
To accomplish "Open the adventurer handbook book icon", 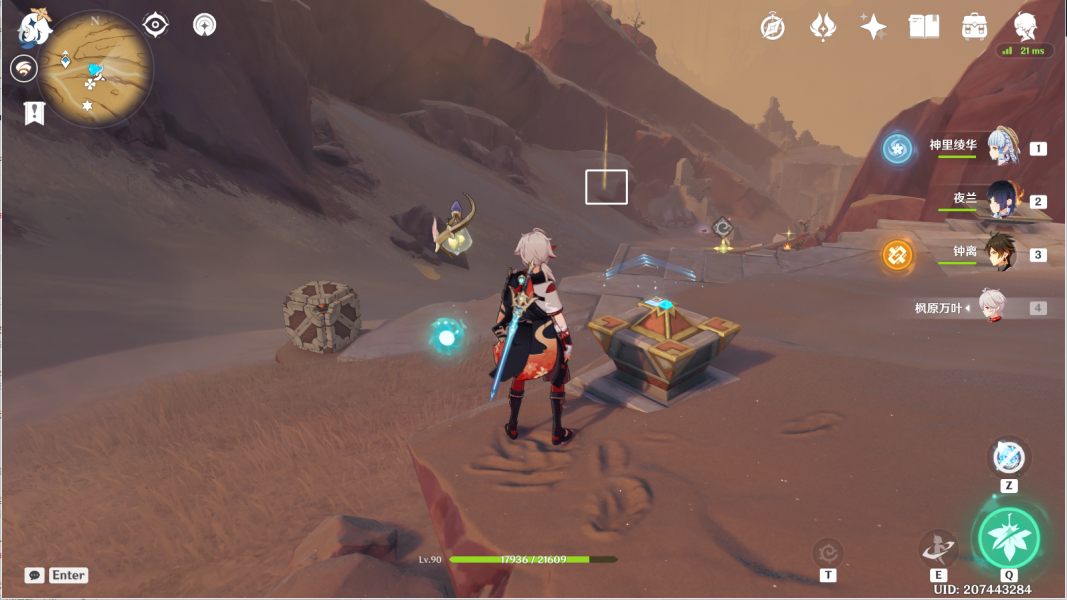I will 924,27.
